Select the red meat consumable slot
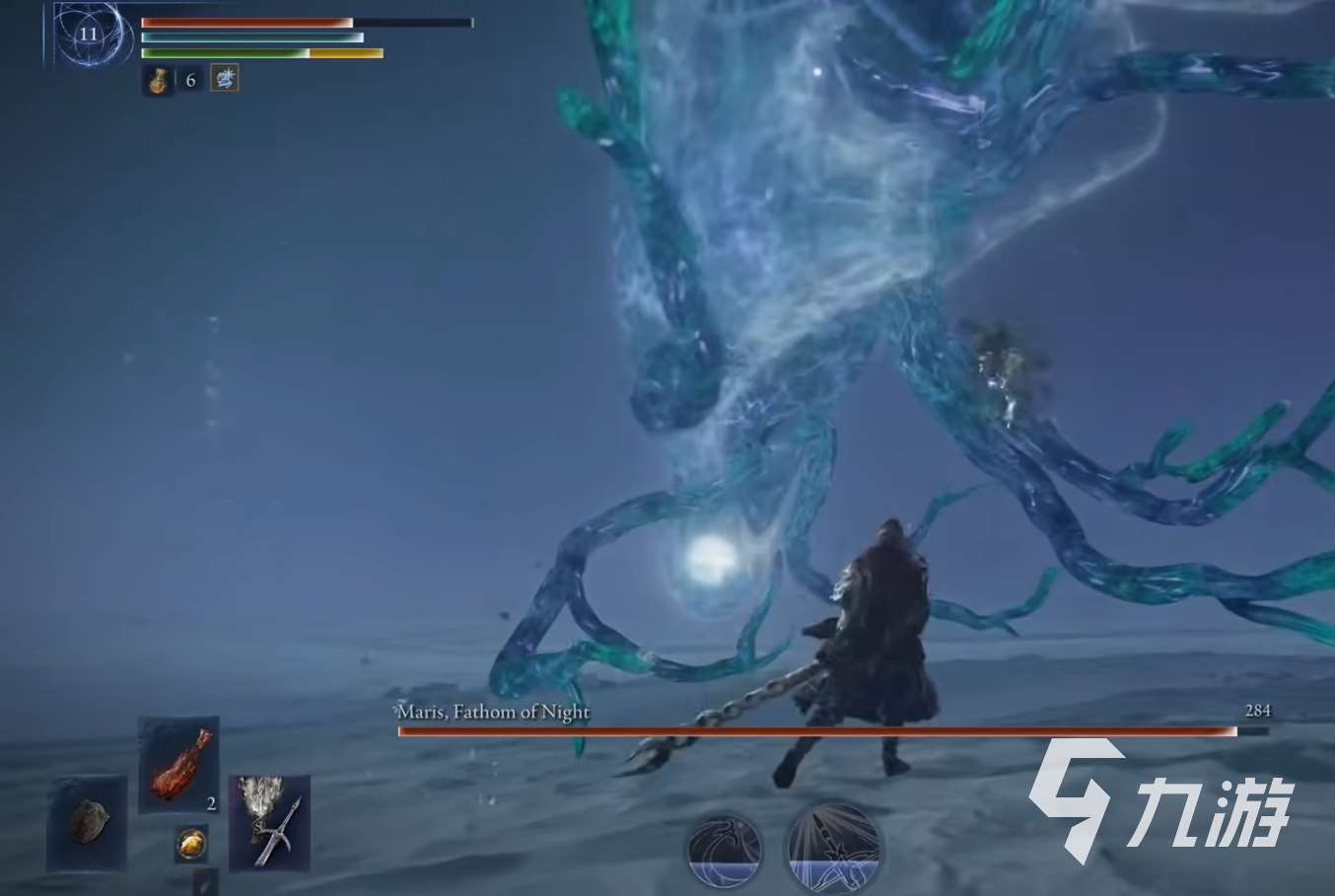The image size is (1335, 896). click(178, 764)
